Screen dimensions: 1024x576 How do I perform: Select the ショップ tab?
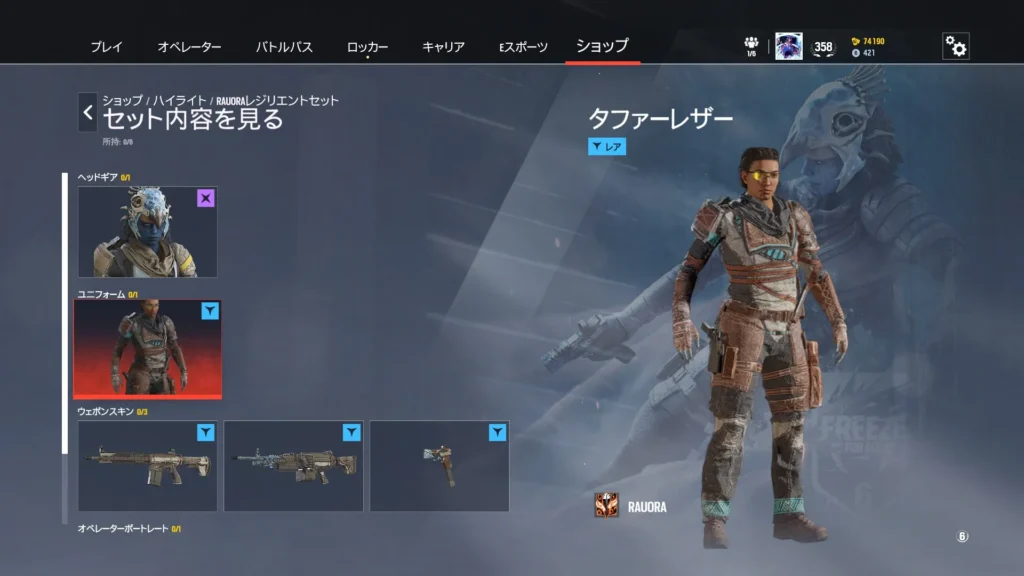click(602, 46)
